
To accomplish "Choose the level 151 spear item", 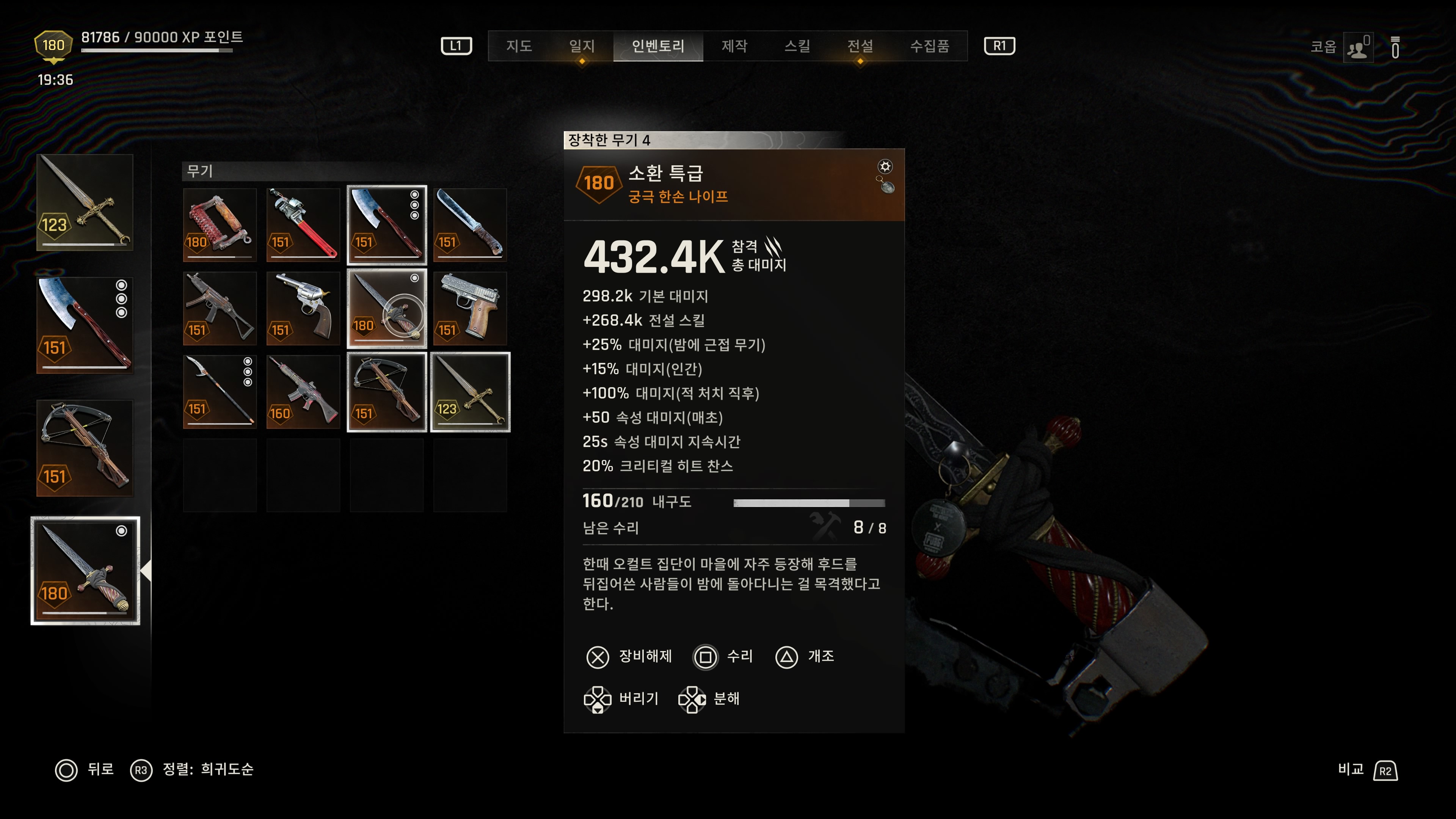I will point(220,392).
